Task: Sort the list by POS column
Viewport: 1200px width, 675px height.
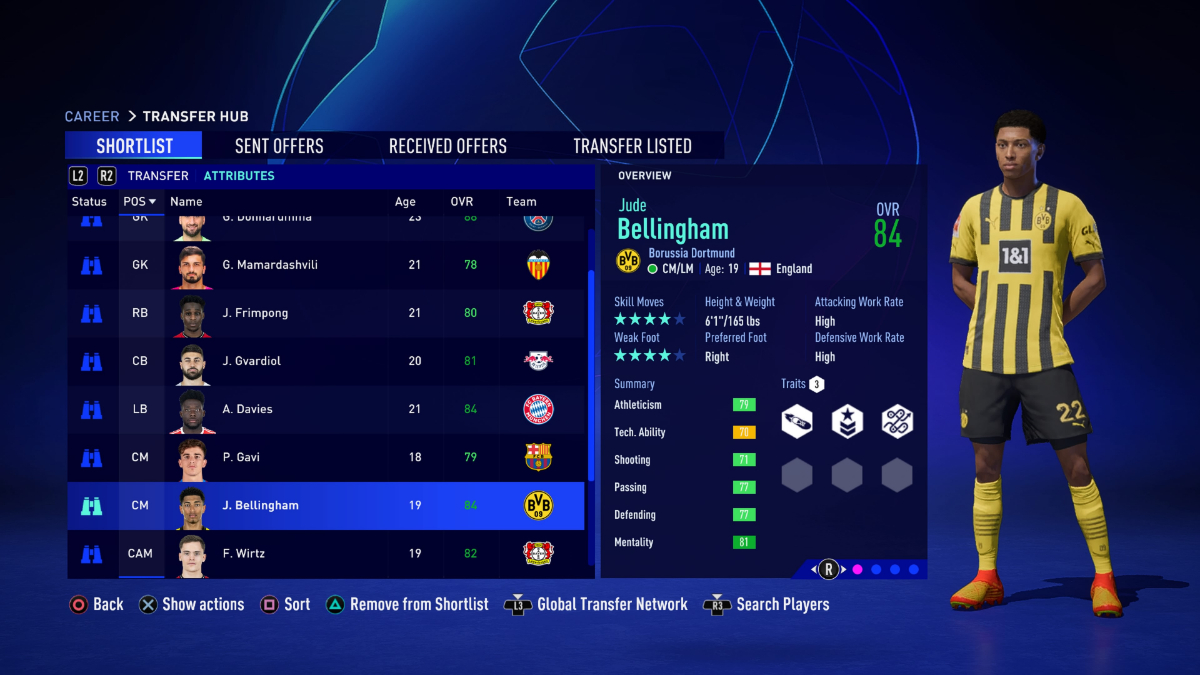Action: [139, 202]
